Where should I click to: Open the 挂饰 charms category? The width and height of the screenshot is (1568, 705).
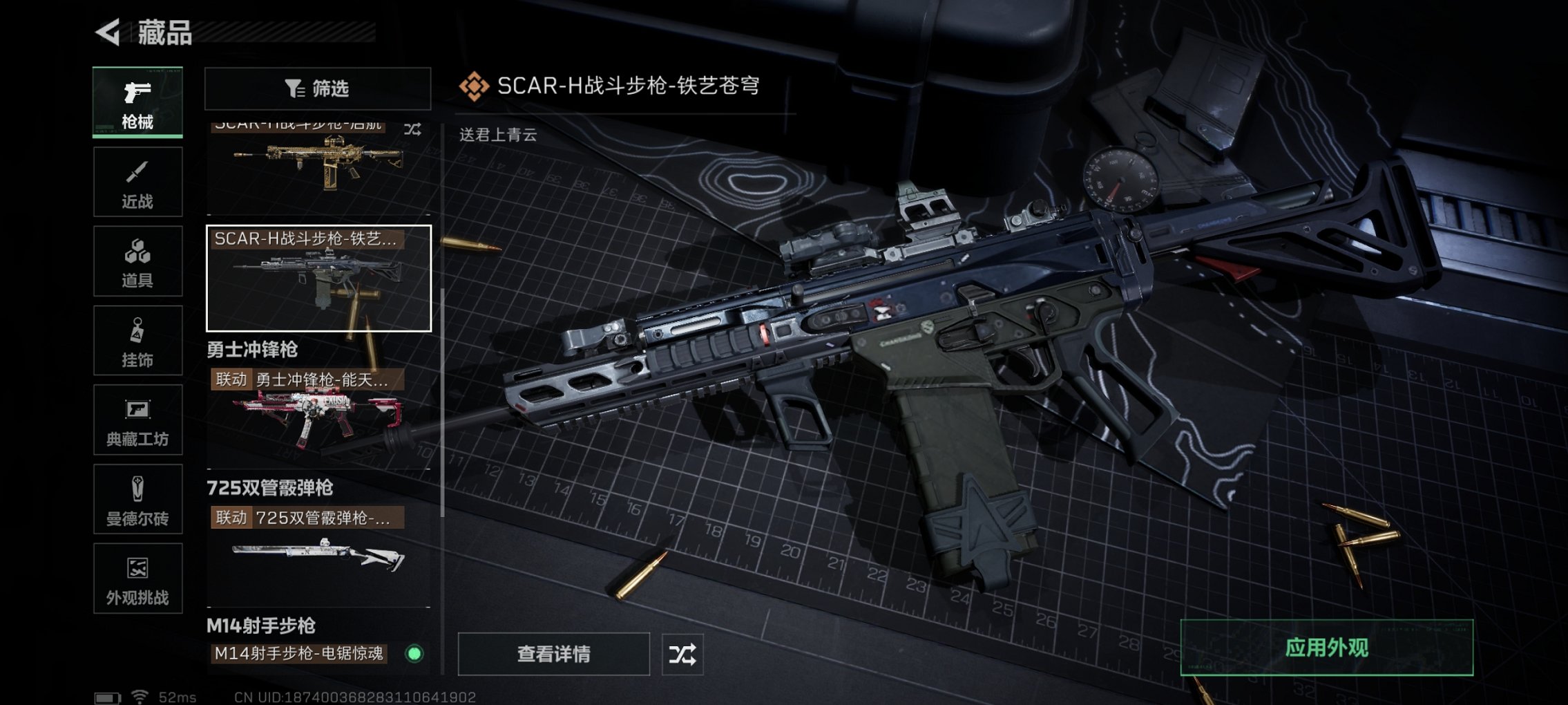[x=137, y=340]
